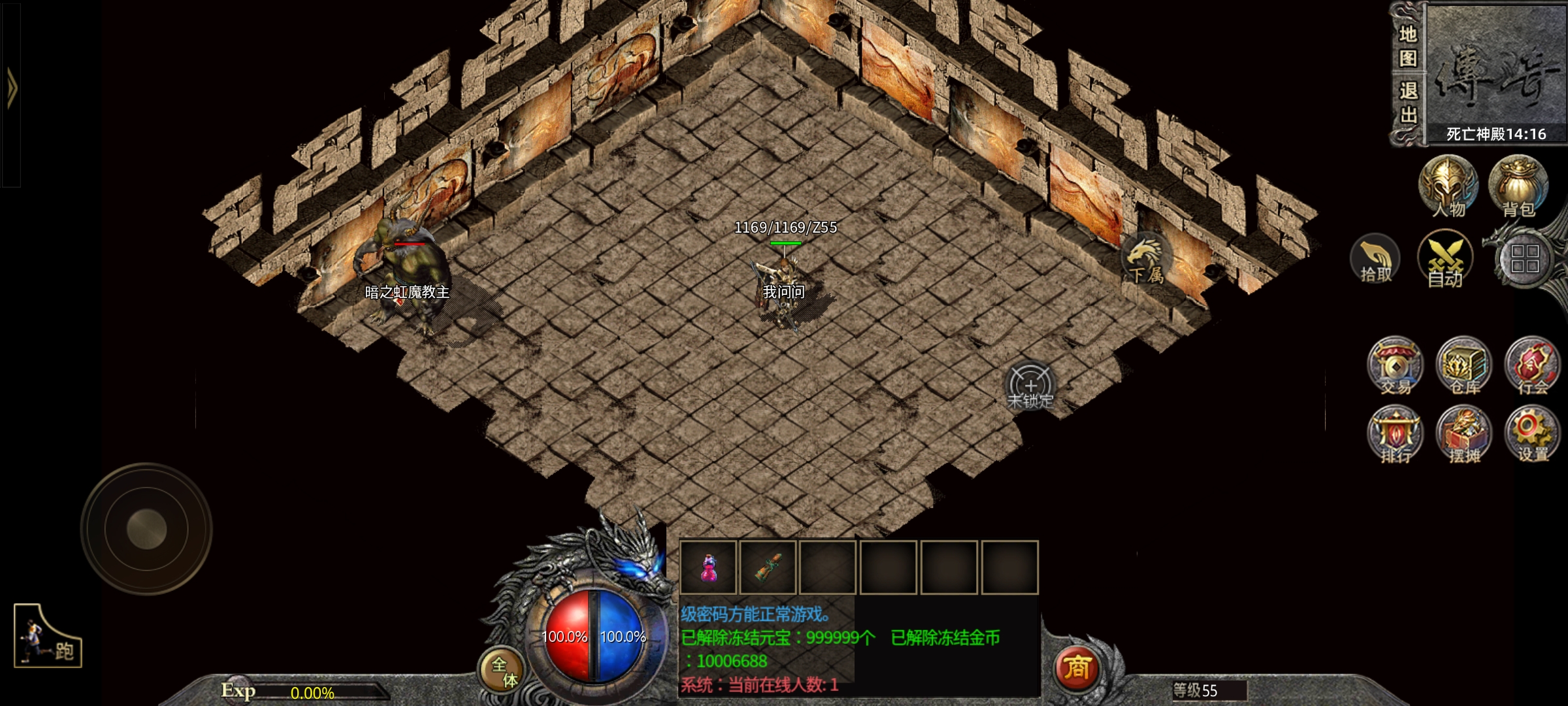Open the 地图 map button

point(1408,46)
